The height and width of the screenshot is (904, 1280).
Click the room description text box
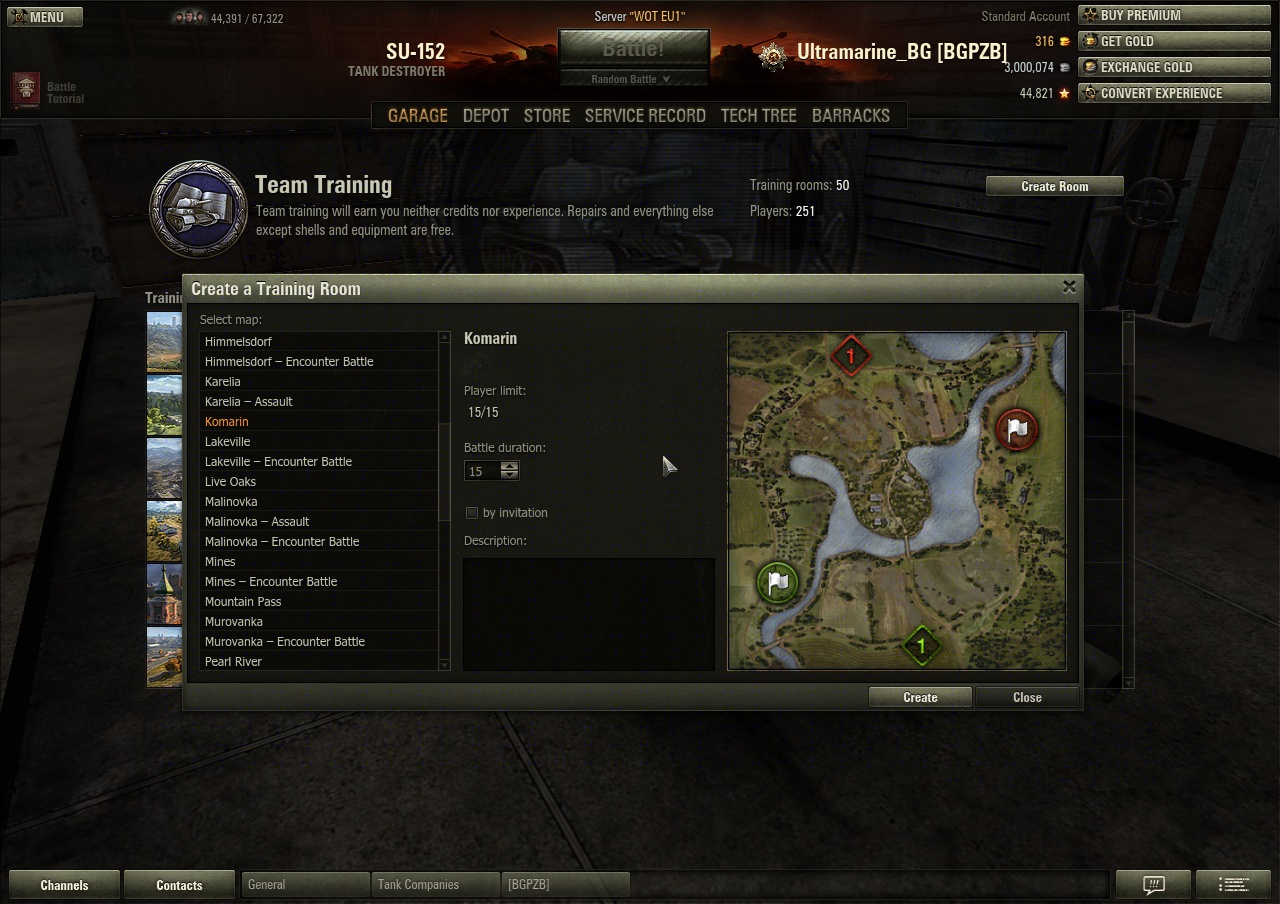(588, 613)
